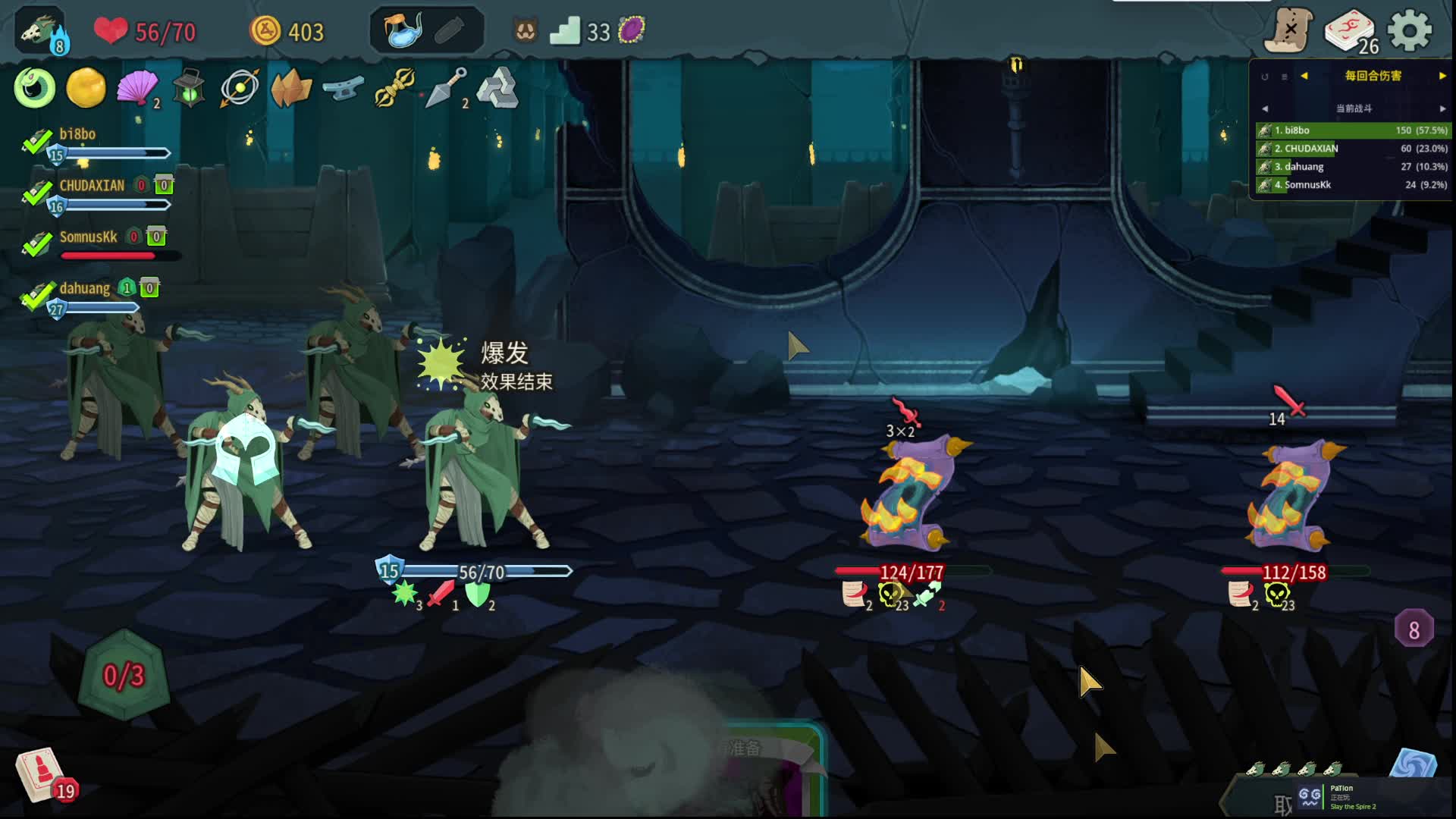Screen dimensions: 1456x819
Task: Open the settings gear menu
Action: coord(1409,31)
